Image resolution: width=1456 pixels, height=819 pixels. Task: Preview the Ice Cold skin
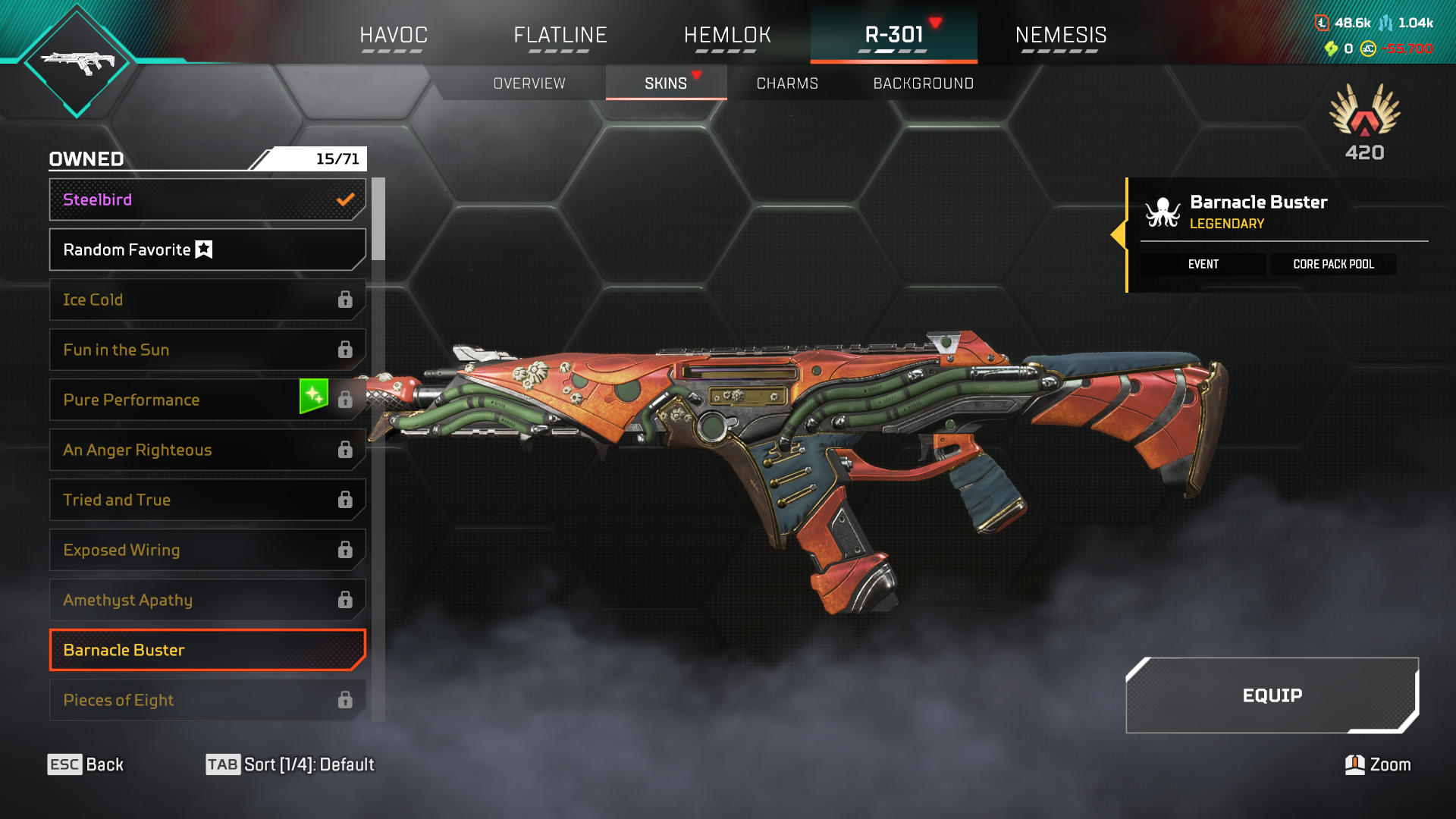tap(207, 300)
